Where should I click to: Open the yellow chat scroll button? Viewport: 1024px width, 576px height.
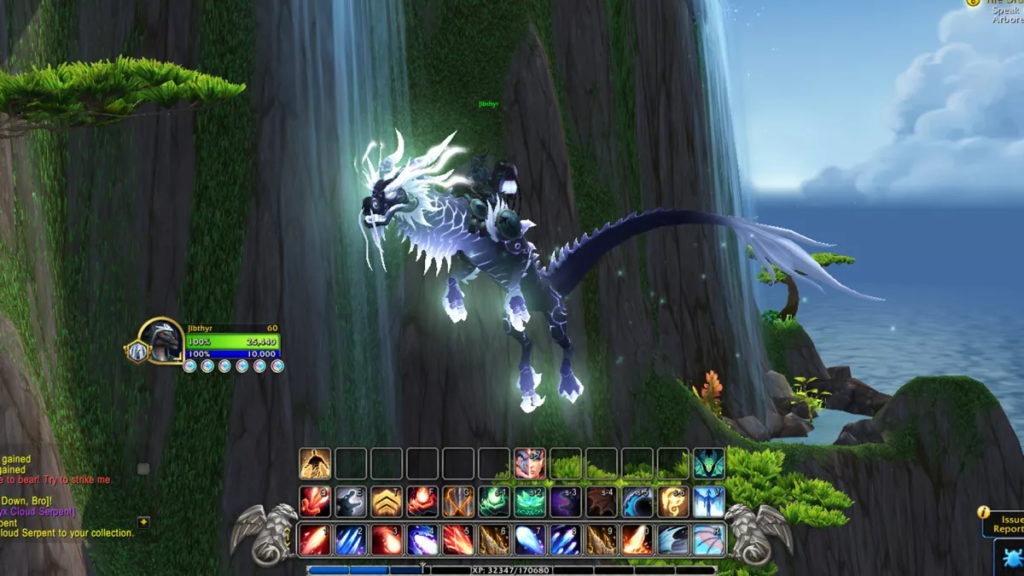coord(144,522)
